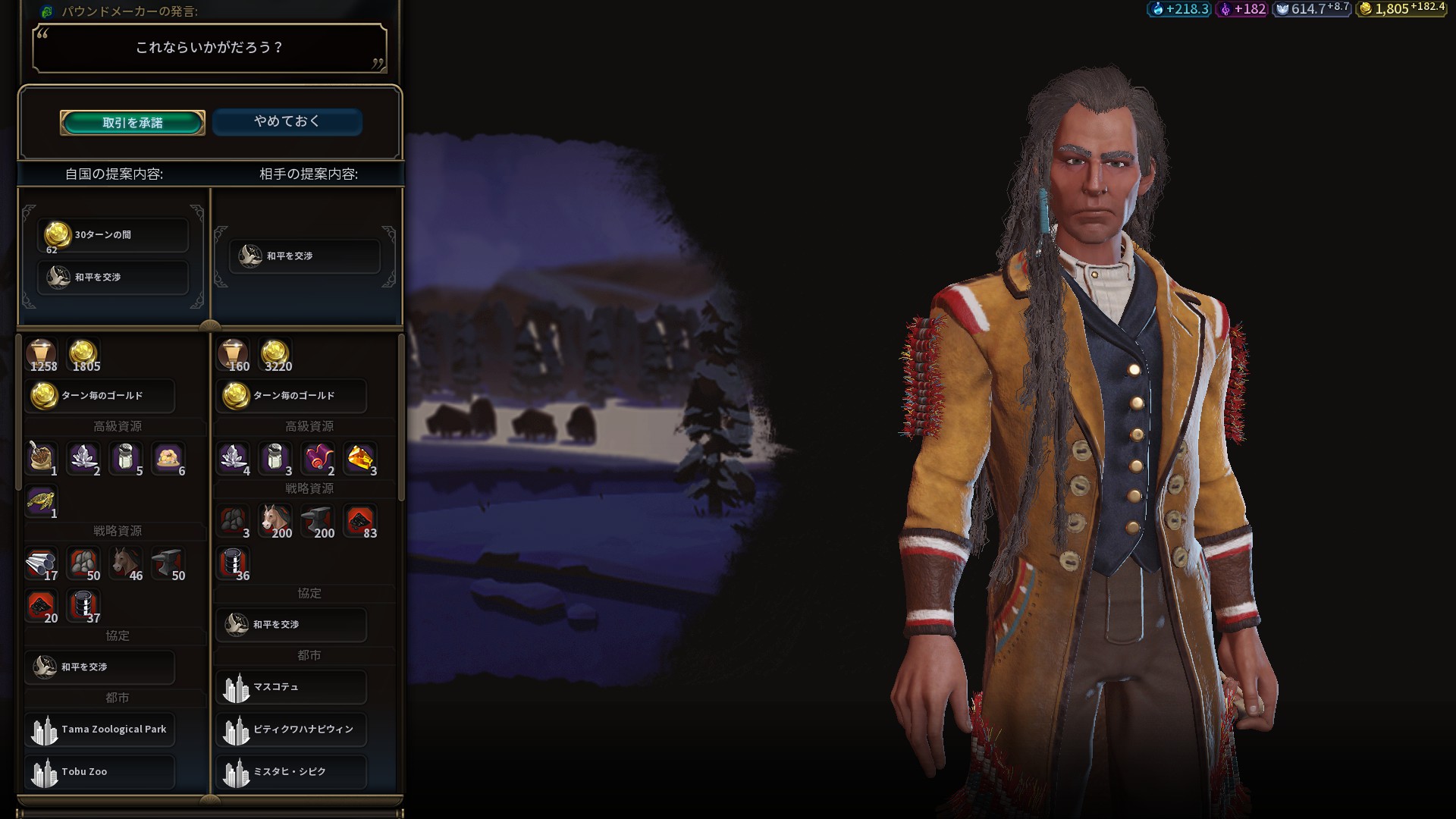Accept the deal with 取引を承諾
This screenshot has width=1456, height=819.
133,123
